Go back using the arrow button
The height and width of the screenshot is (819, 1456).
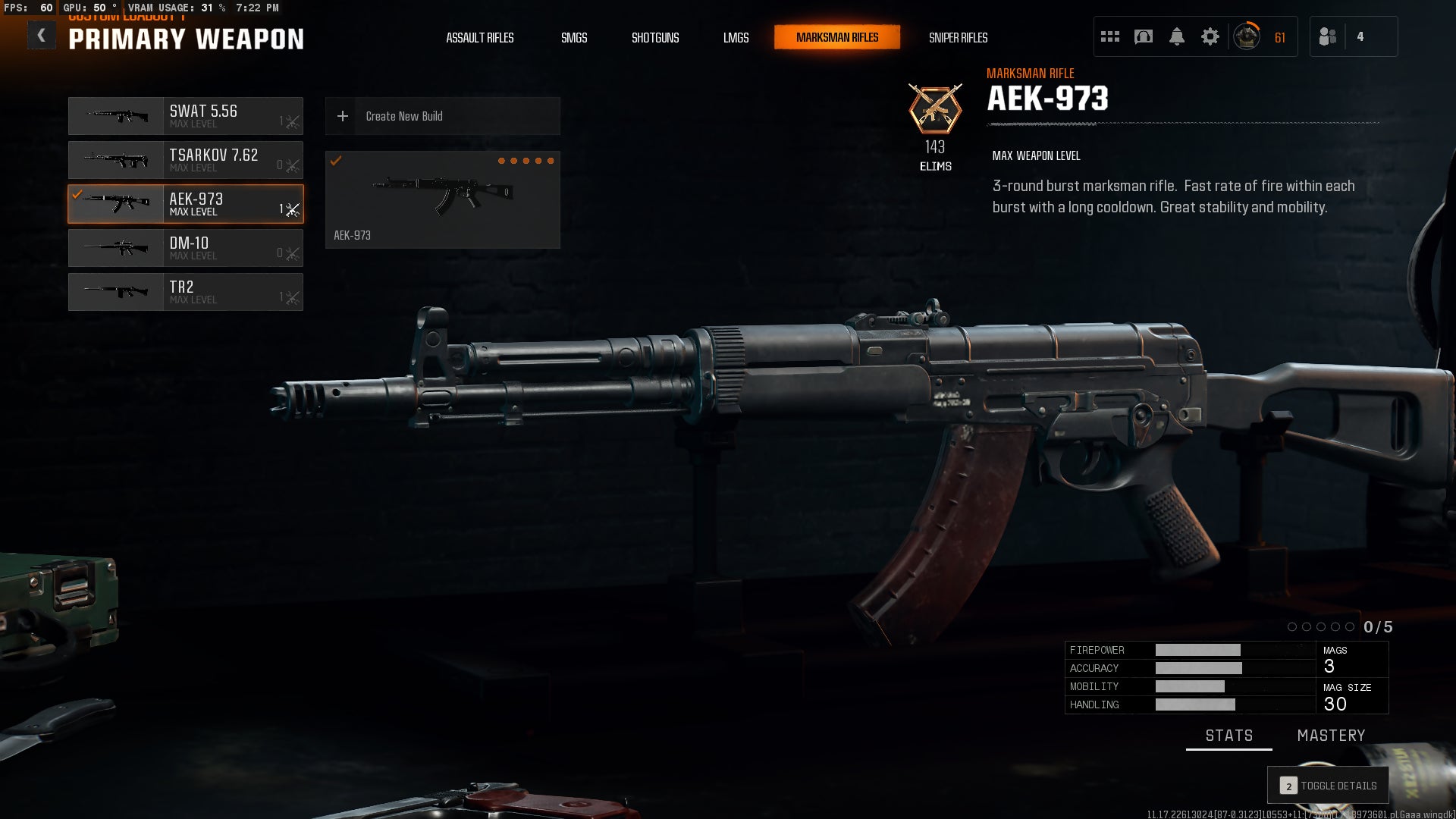[x=42, y=36]
